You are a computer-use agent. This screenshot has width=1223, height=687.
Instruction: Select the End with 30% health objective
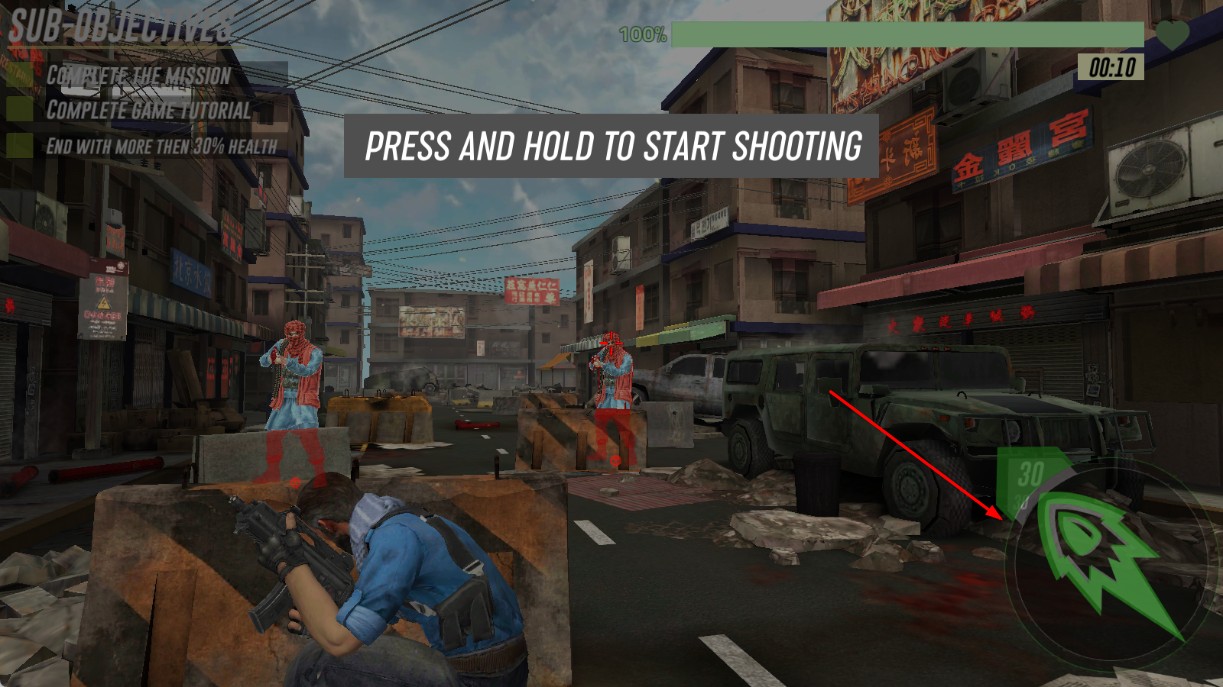[x=161, y=146]
